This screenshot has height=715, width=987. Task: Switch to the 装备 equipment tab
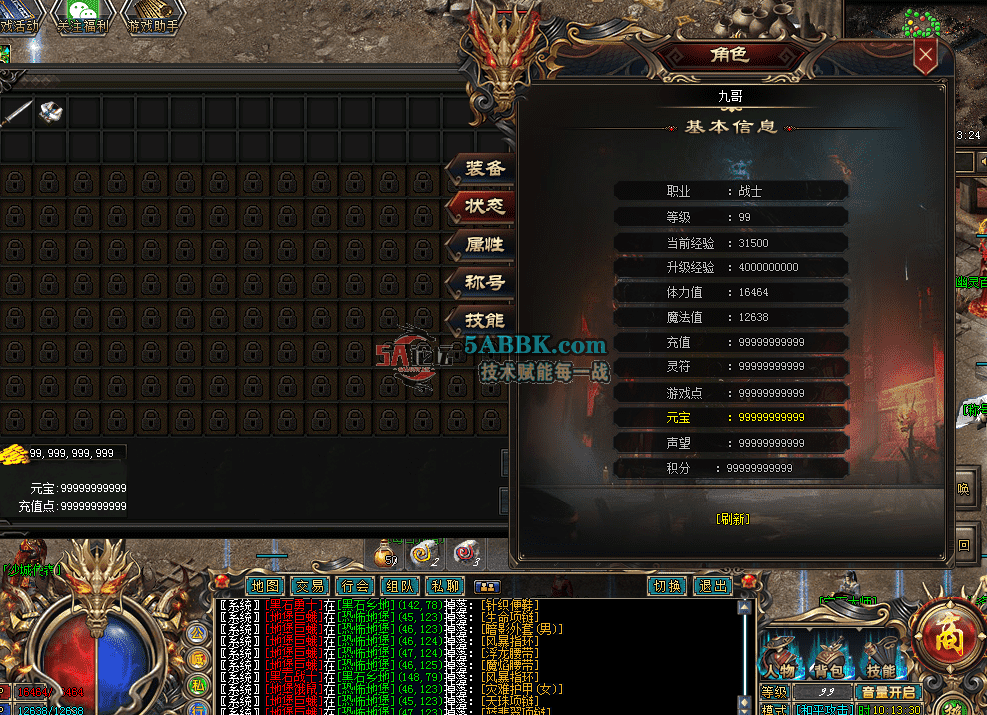pos(485,169)
